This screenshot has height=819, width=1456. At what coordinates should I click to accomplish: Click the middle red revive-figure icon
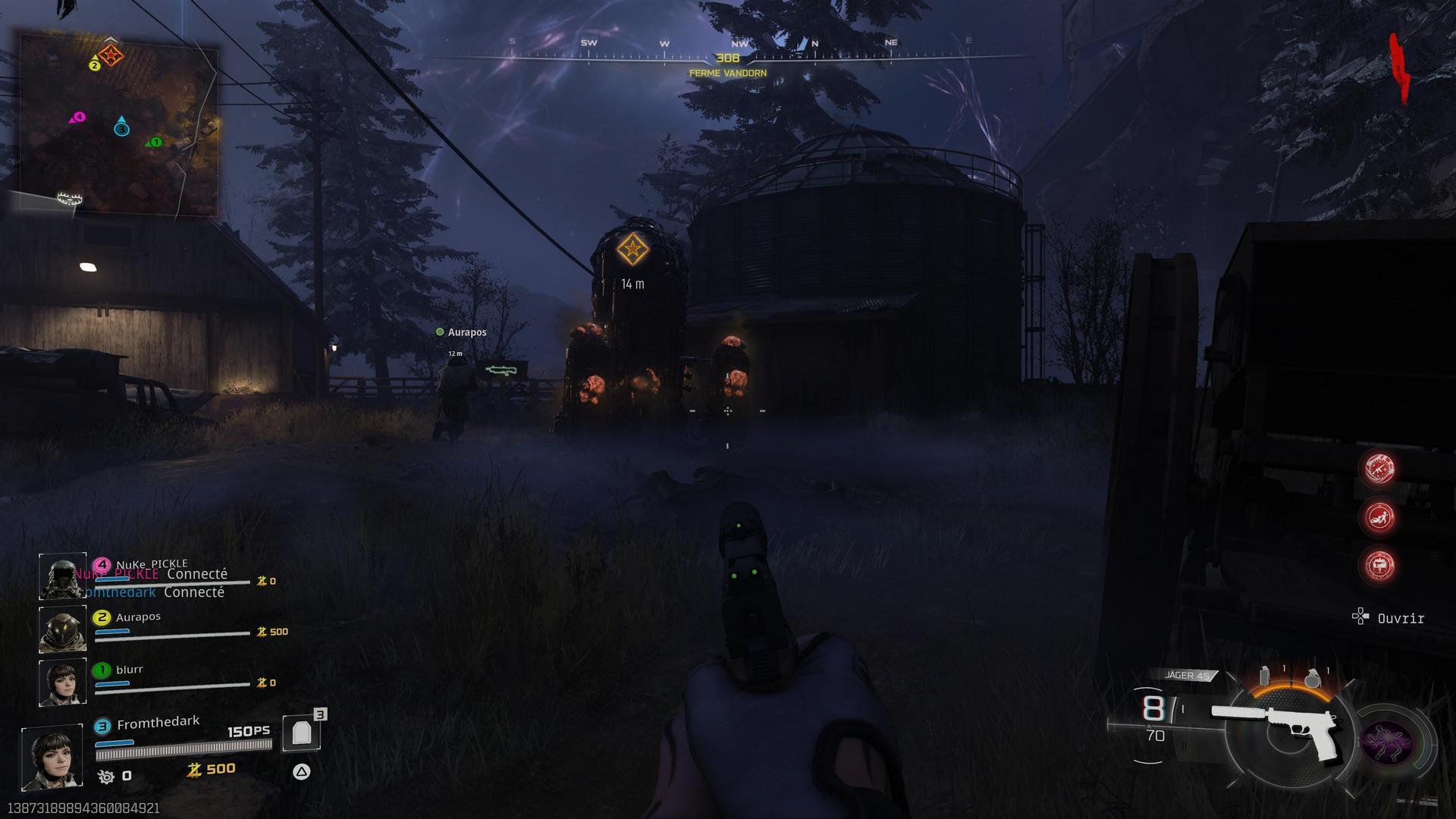click(1379, 517)
